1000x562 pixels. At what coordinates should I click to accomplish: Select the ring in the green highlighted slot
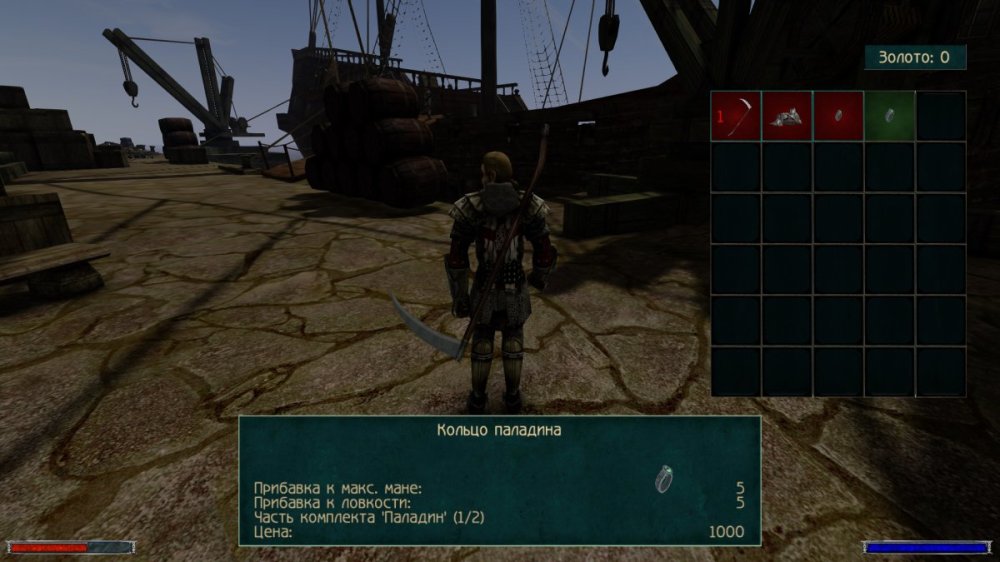pos(889,116)
